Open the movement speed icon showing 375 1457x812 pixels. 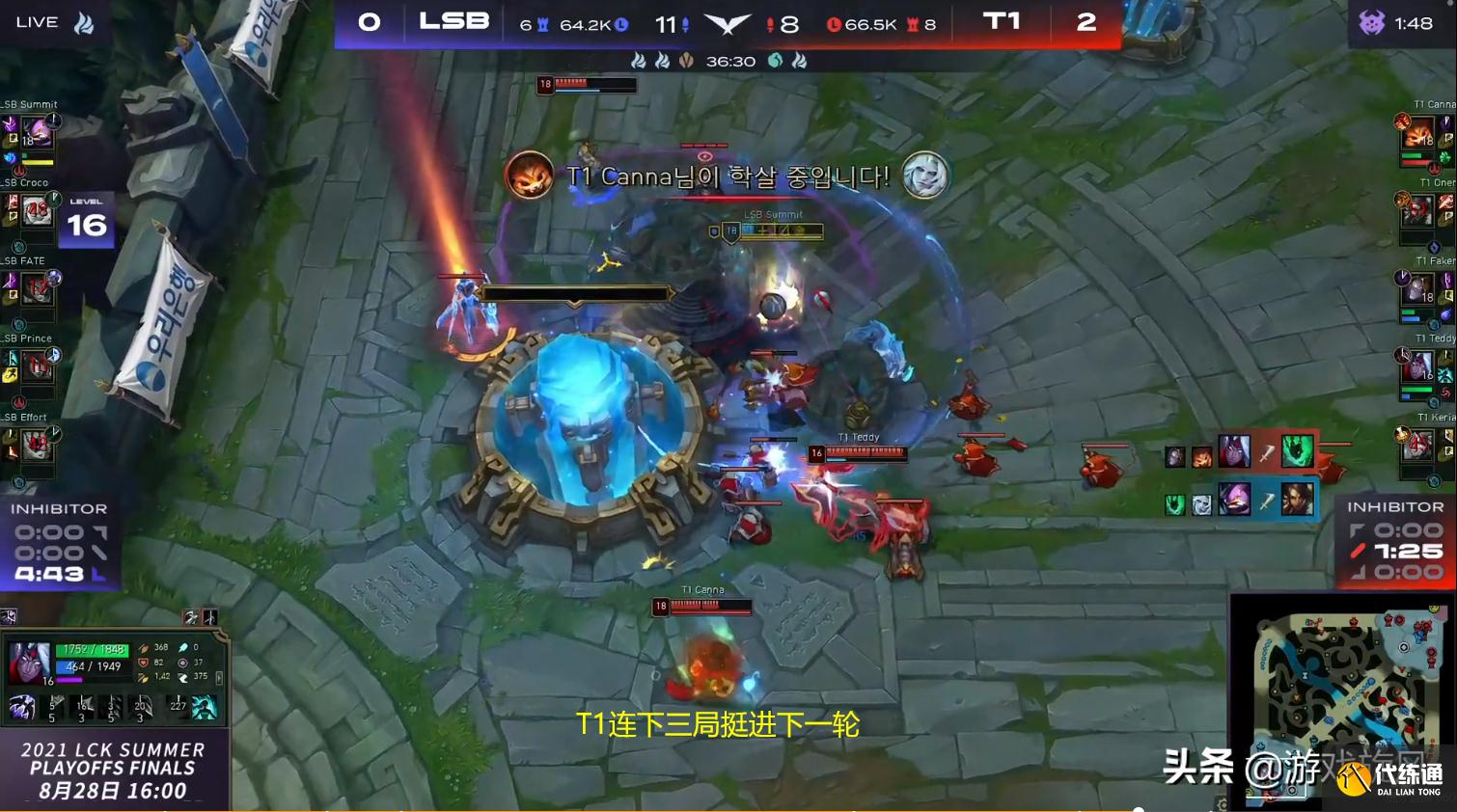click(183, 678)
